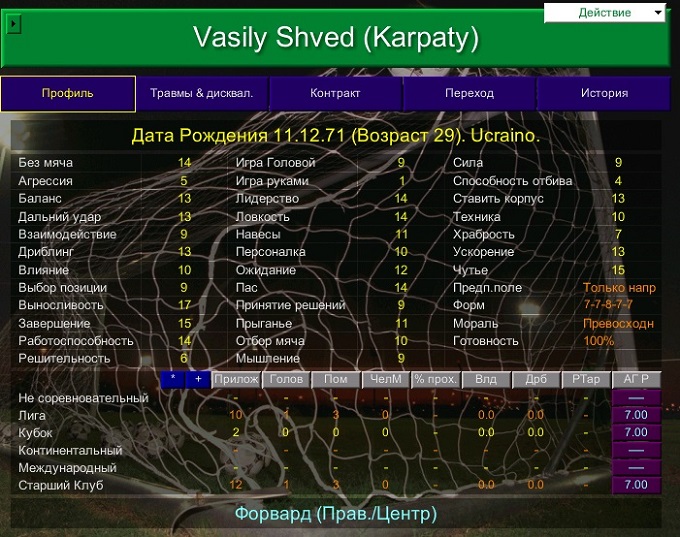The width and height of the screenshot is (680, 537).
Task: Open the Травмы & дисквал. tab
Action: pos(202,94)
